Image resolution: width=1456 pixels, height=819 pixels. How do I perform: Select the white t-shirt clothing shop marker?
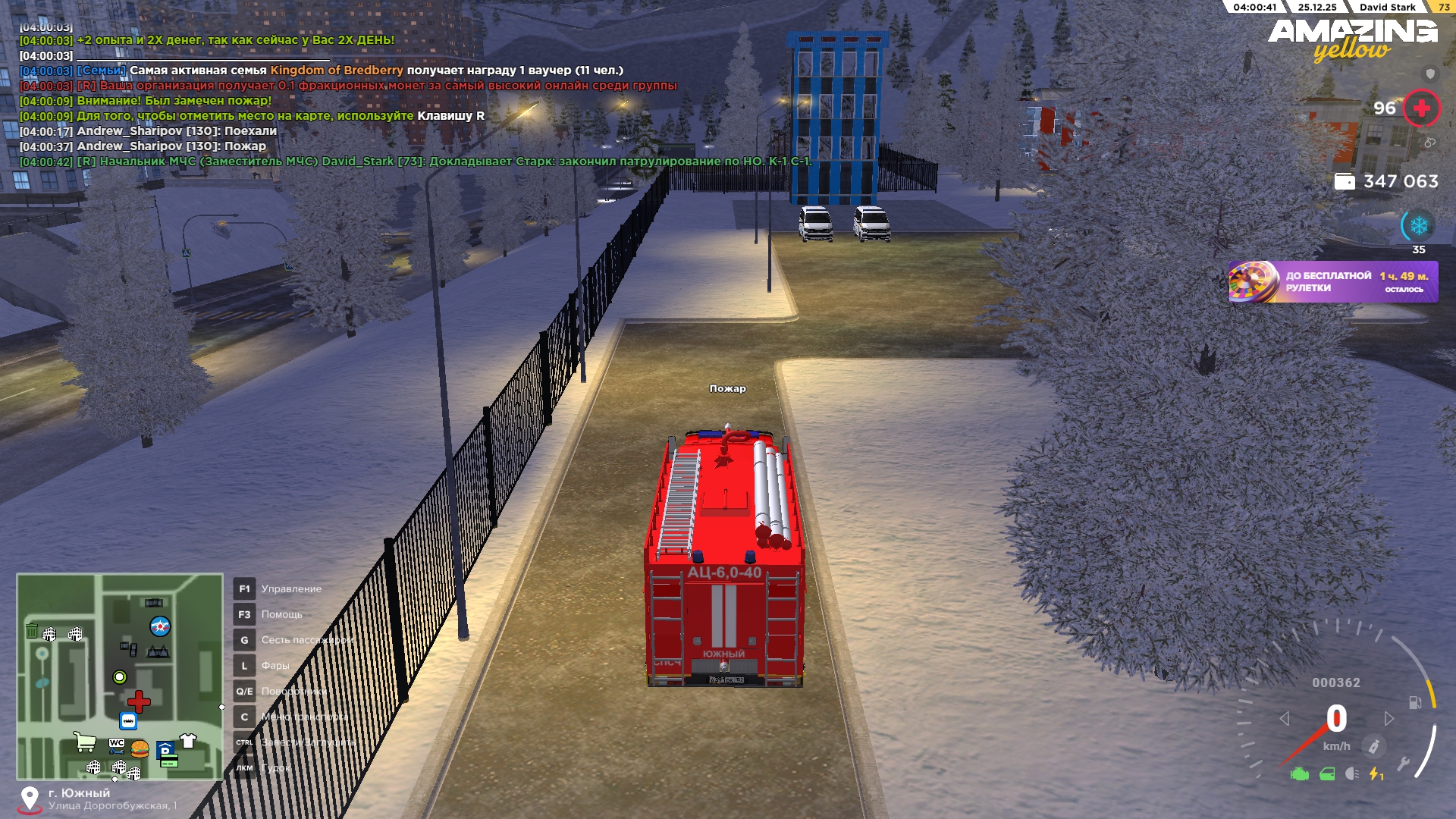point(188,741)
